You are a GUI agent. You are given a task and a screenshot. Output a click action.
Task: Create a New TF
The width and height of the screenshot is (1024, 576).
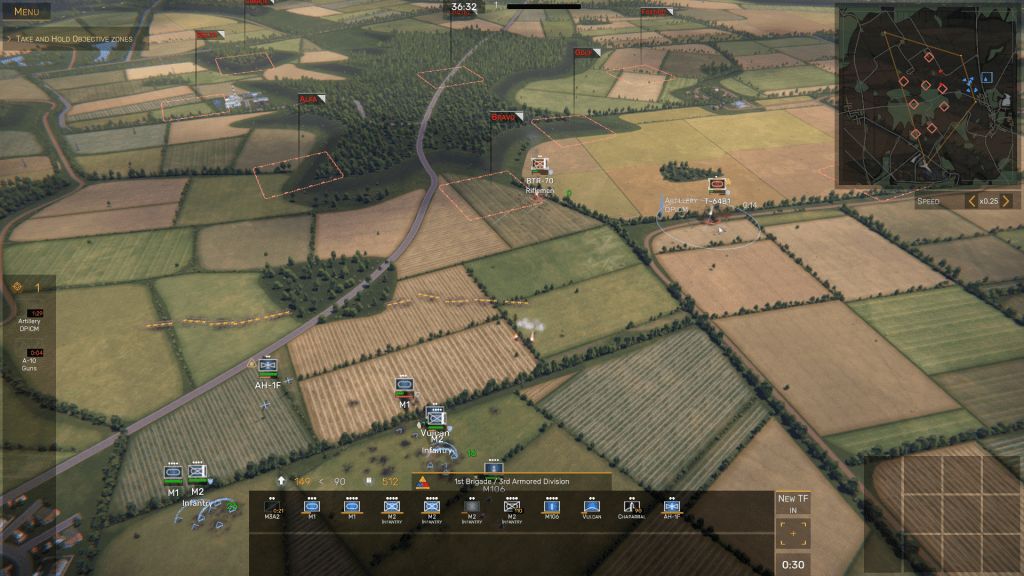coord(793,503)
